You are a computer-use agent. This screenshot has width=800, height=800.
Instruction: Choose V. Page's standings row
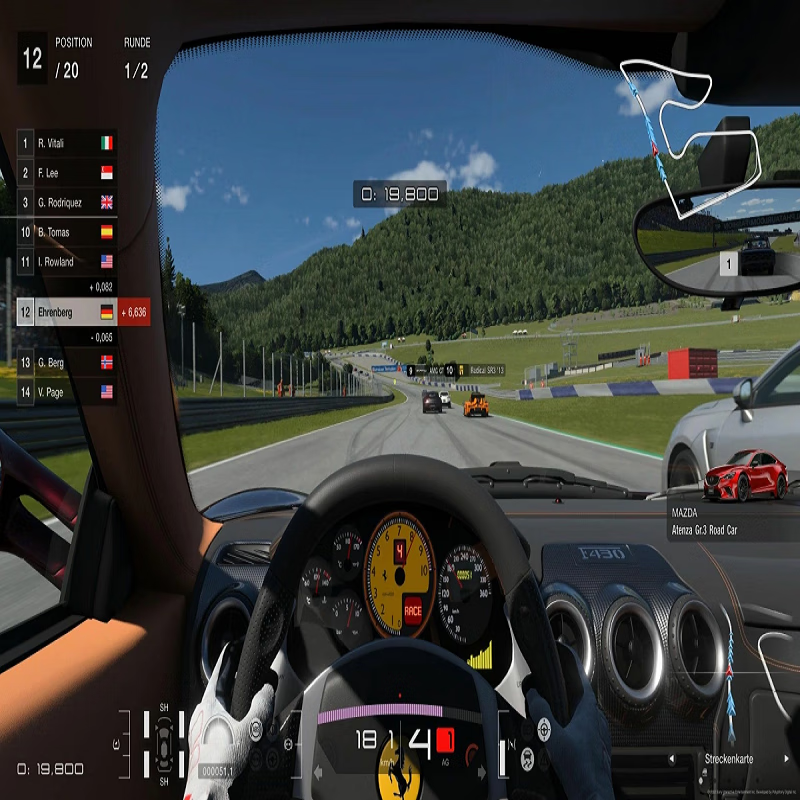coord(66,392)
